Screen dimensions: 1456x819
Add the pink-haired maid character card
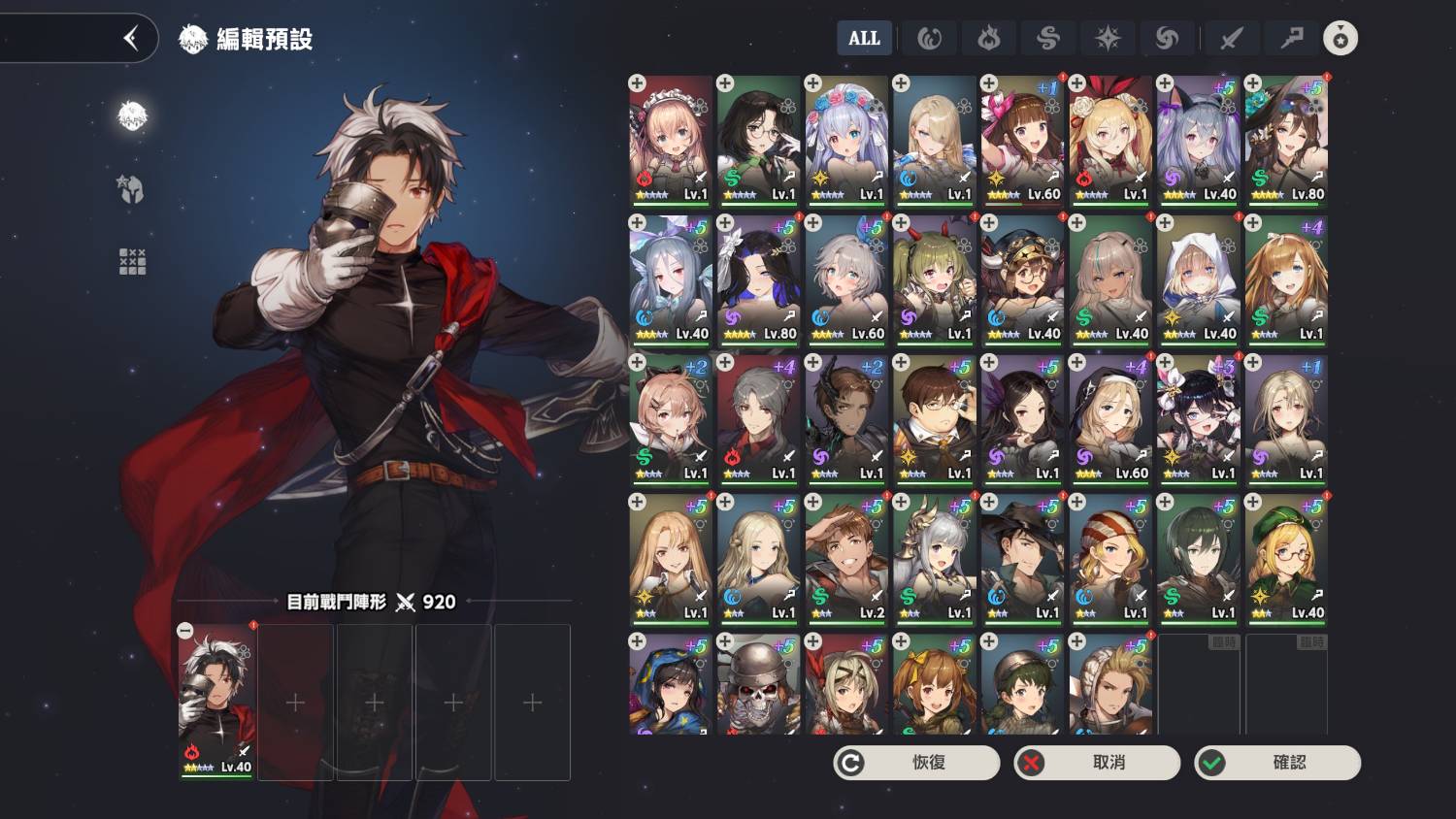point(671,139)
